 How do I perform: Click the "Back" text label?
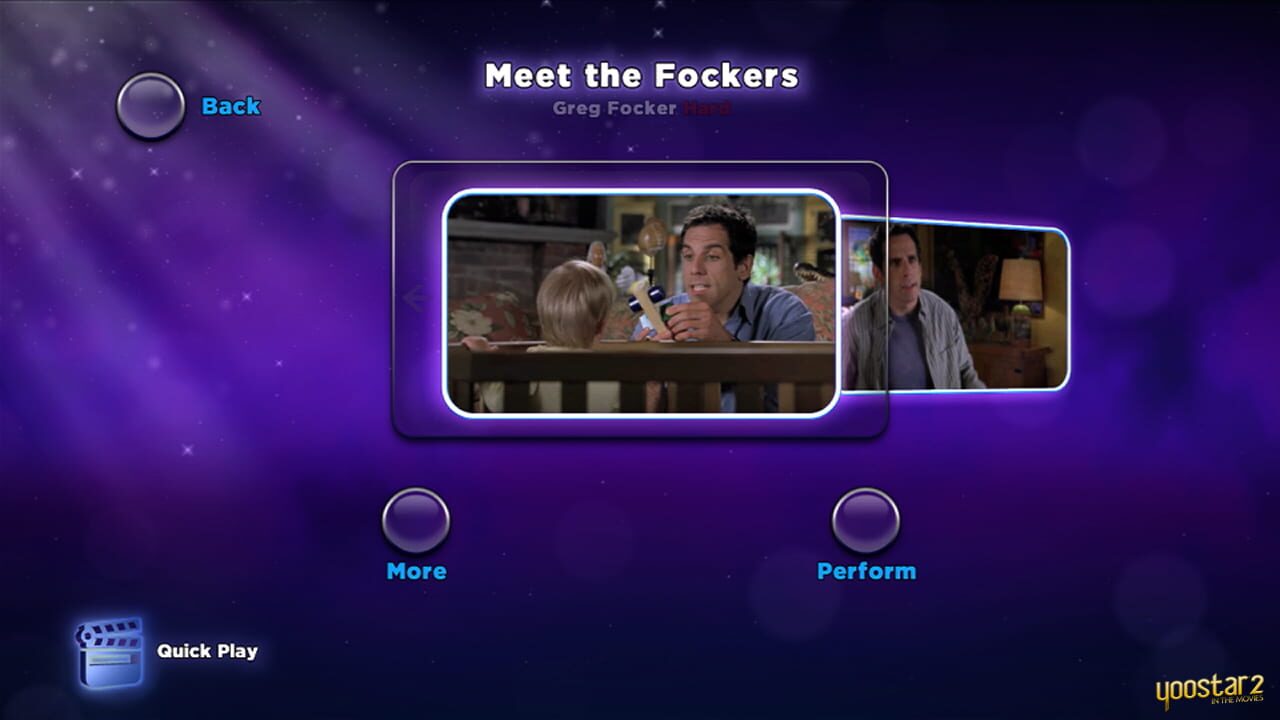[231, 105]
